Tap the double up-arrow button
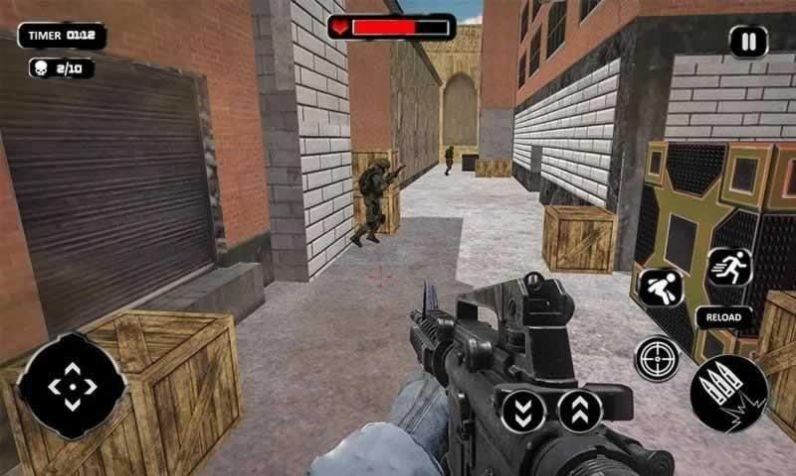 pyautogui.click(x=580, y=410)
